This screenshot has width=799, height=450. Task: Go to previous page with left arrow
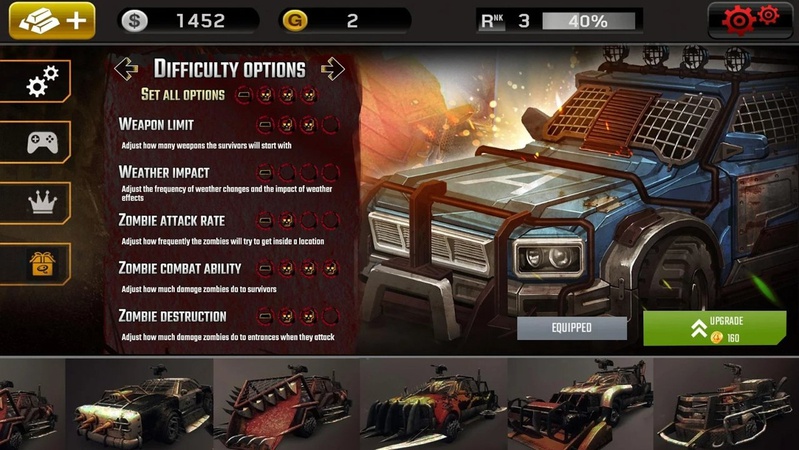(x=126, y=69)
